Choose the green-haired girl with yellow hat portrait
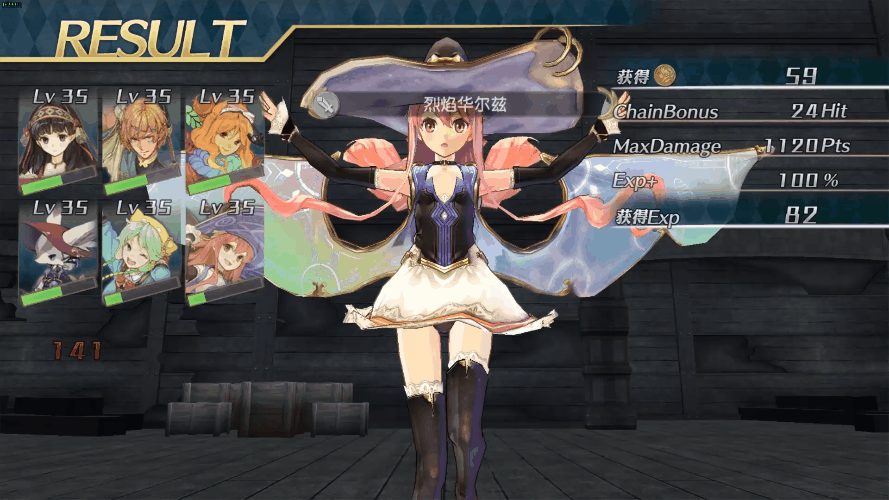This screenshot has height=500, width=889. tap(143, 252)
